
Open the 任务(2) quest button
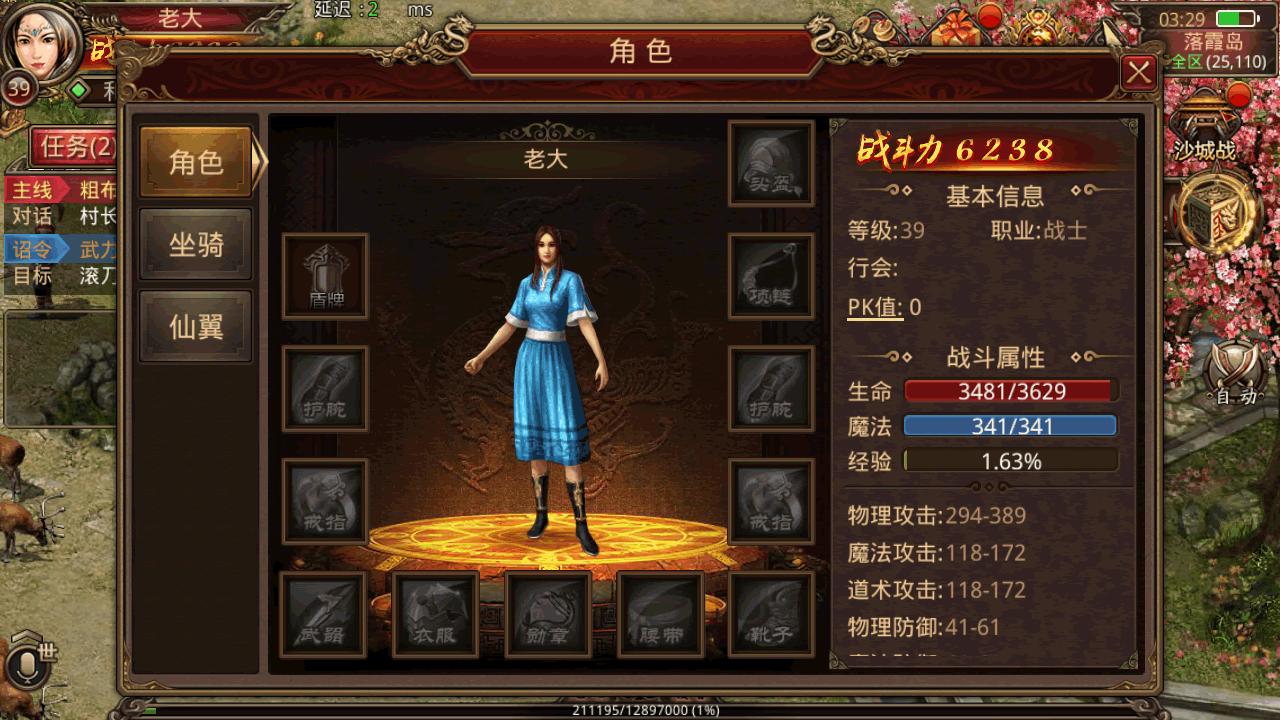(x=74, y=147)
